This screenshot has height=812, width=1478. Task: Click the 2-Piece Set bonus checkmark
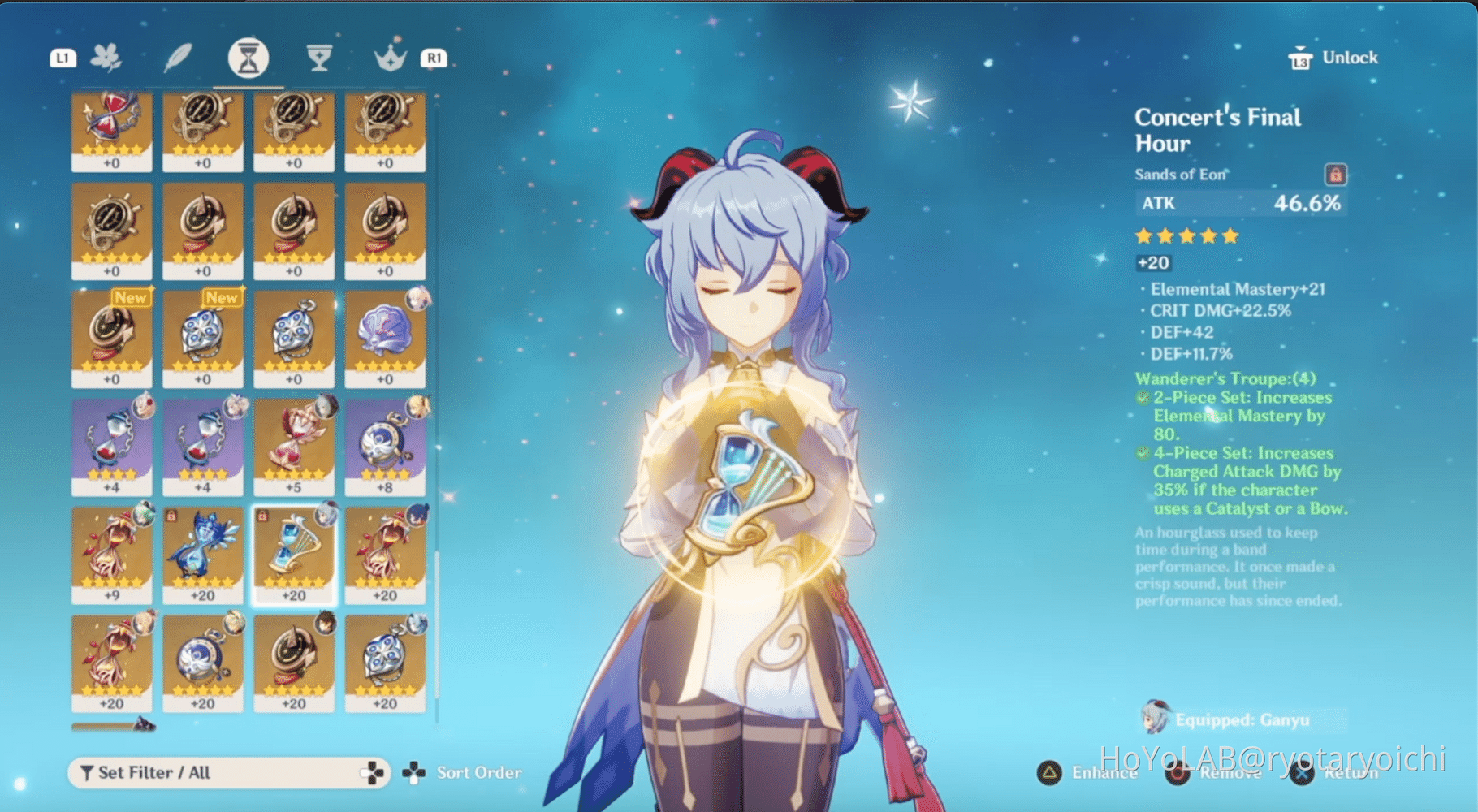(1142, 397)
